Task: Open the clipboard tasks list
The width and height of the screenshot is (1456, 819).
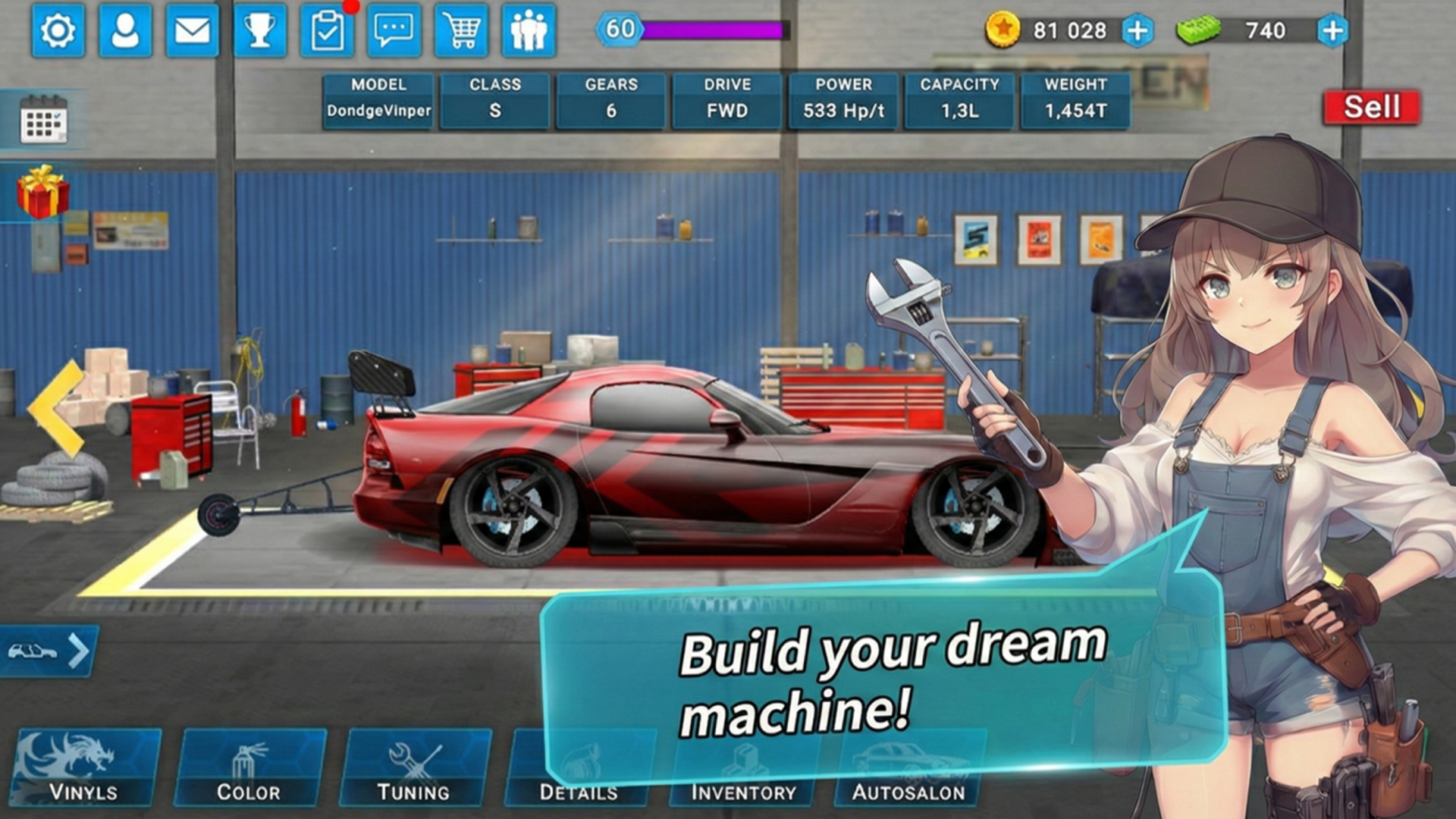Action: (x=327, y=31)
